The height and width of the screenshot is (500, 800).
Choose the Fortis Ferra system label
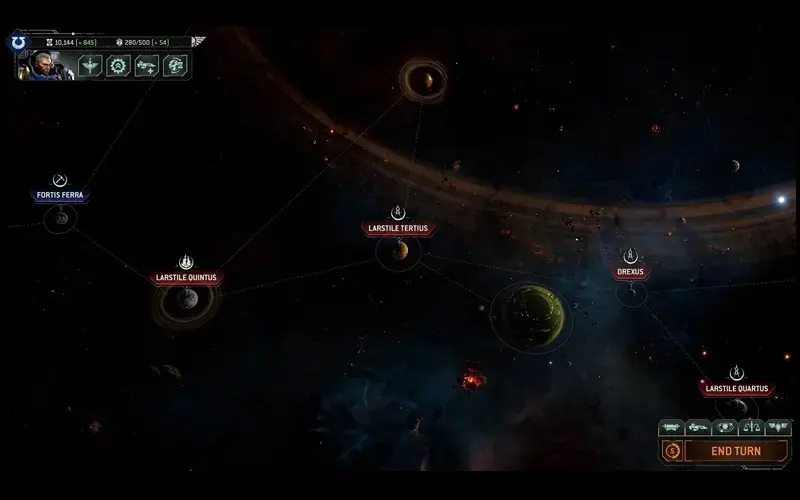(60, 195)
